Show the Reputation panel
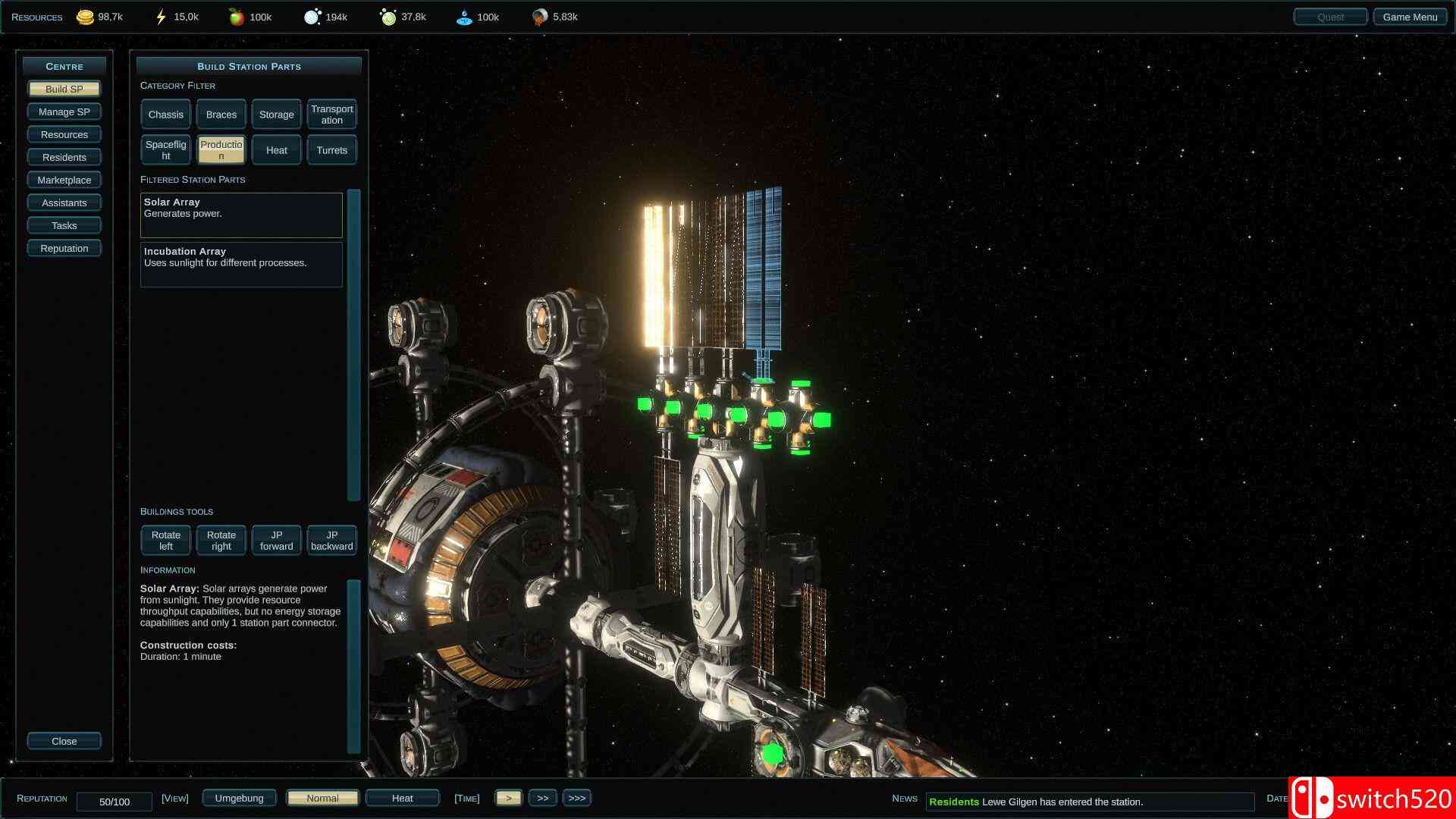Viewport: 1456px width, 819px height. pos(64,248)
